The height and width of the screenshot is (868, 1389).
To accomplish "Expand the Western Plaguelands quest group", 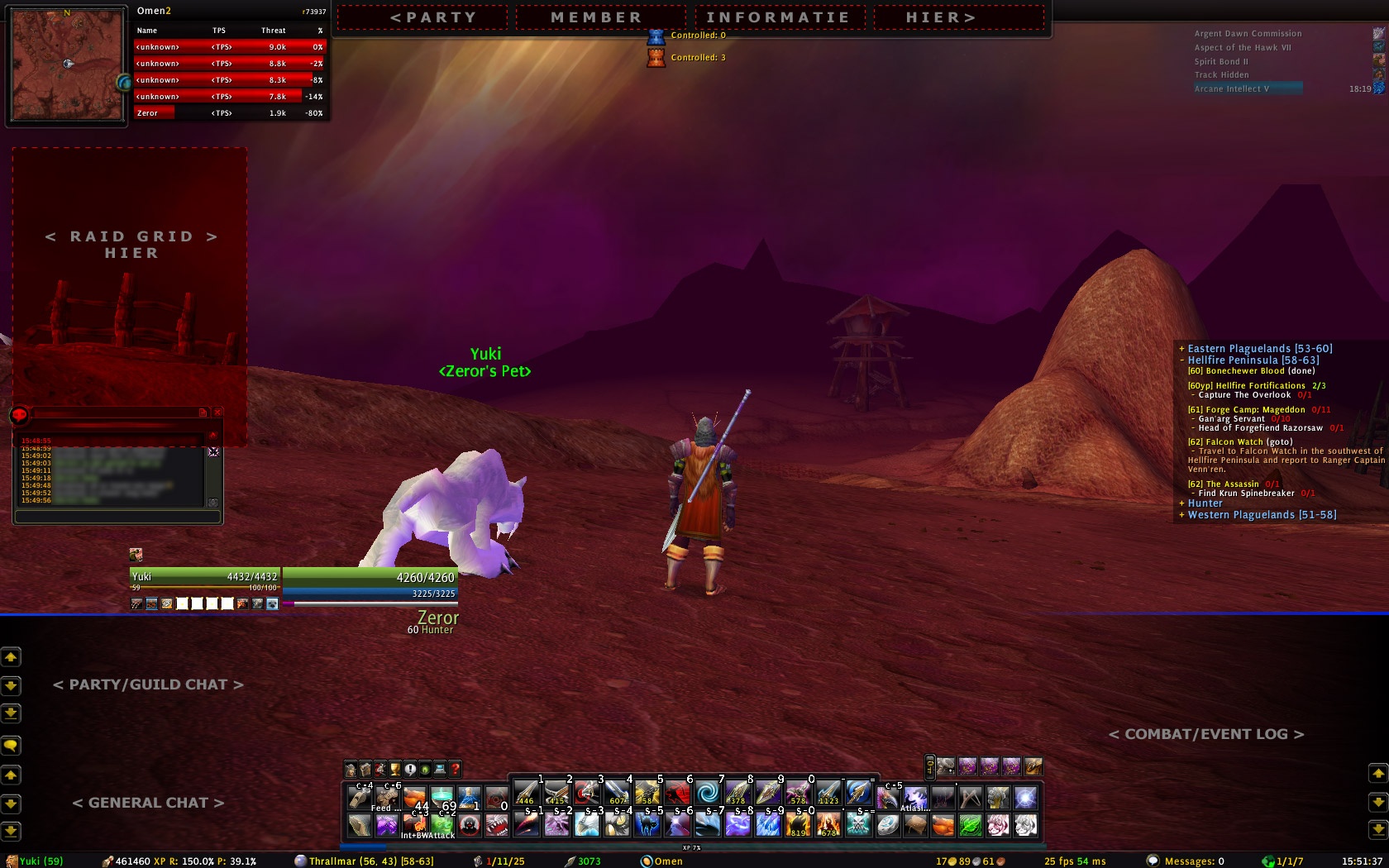I will tap(1181, 515).
